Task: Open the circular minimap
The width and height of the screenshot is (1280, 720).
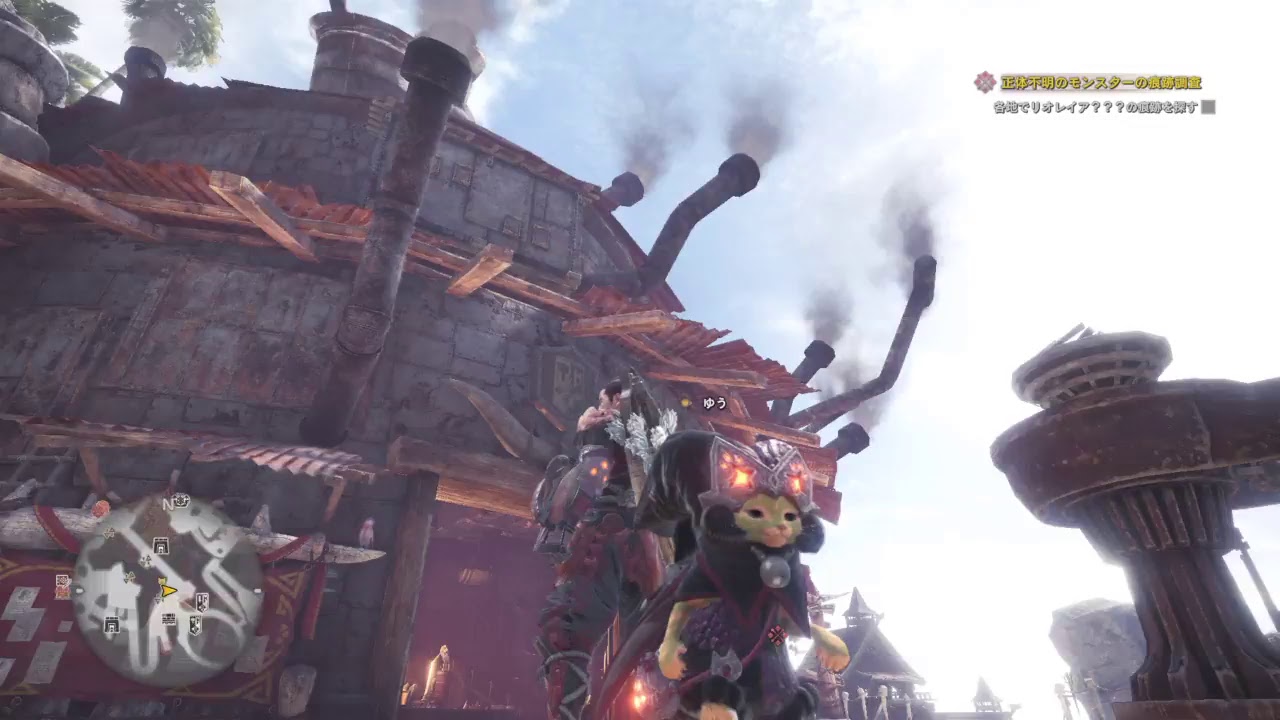Action: [168, 590]
